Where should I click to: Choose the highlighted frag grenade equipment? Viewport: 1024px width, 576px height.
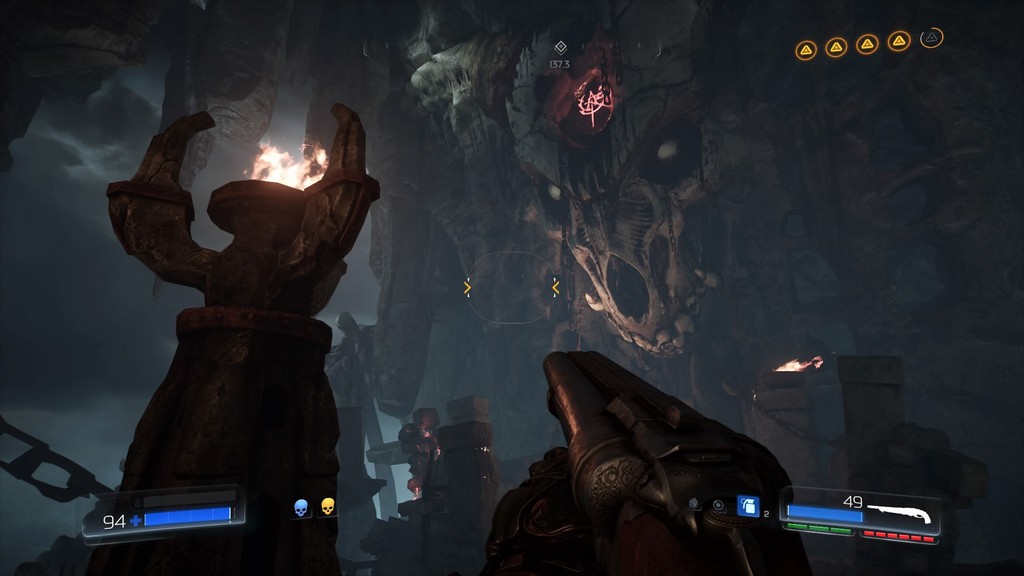pos(747,506)
